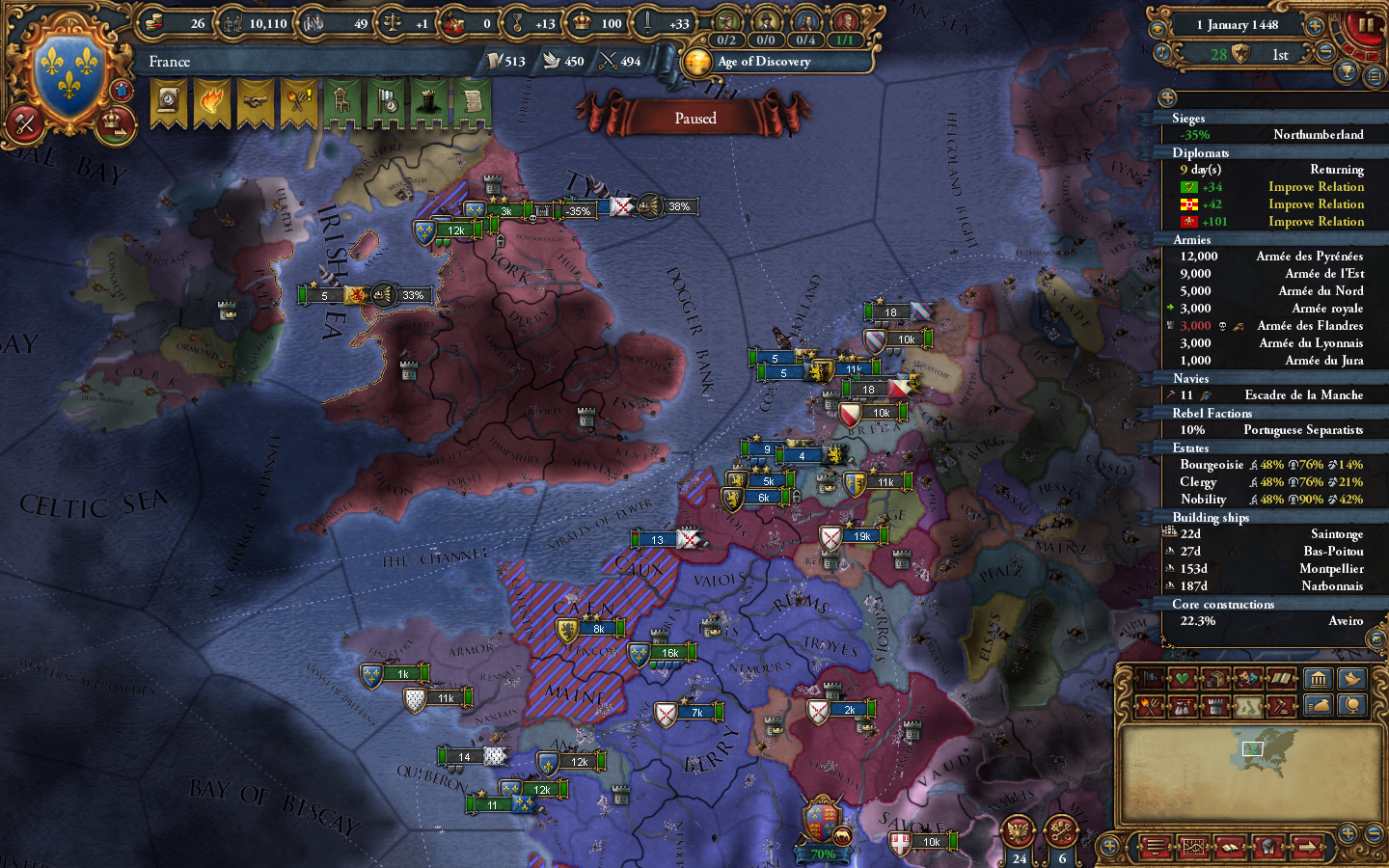Collapse the Building ships section in the outliner
This screenshot has width=1389, height=868.
pos(1211,517)
